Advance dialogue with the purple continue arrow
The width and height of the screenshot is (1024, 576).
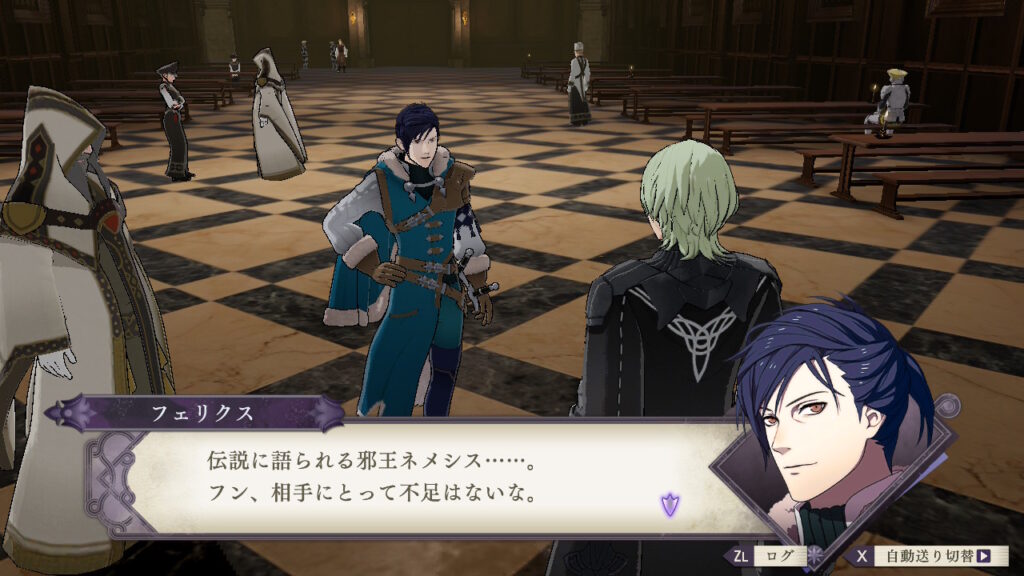(669, 505)
